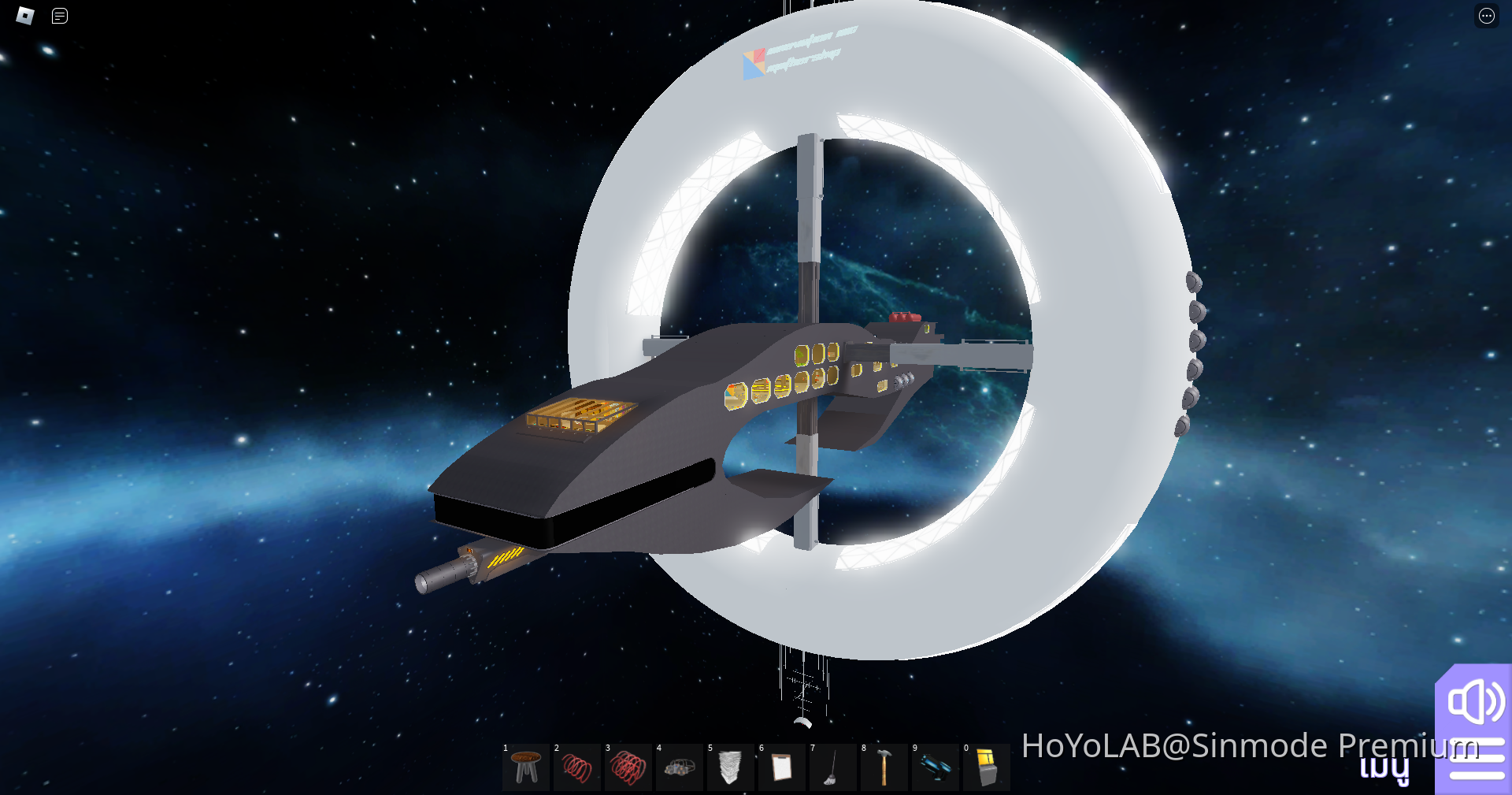
Task: Select the mop tool in slot 7
Action: pyautogui.click(x=833, y=767)
